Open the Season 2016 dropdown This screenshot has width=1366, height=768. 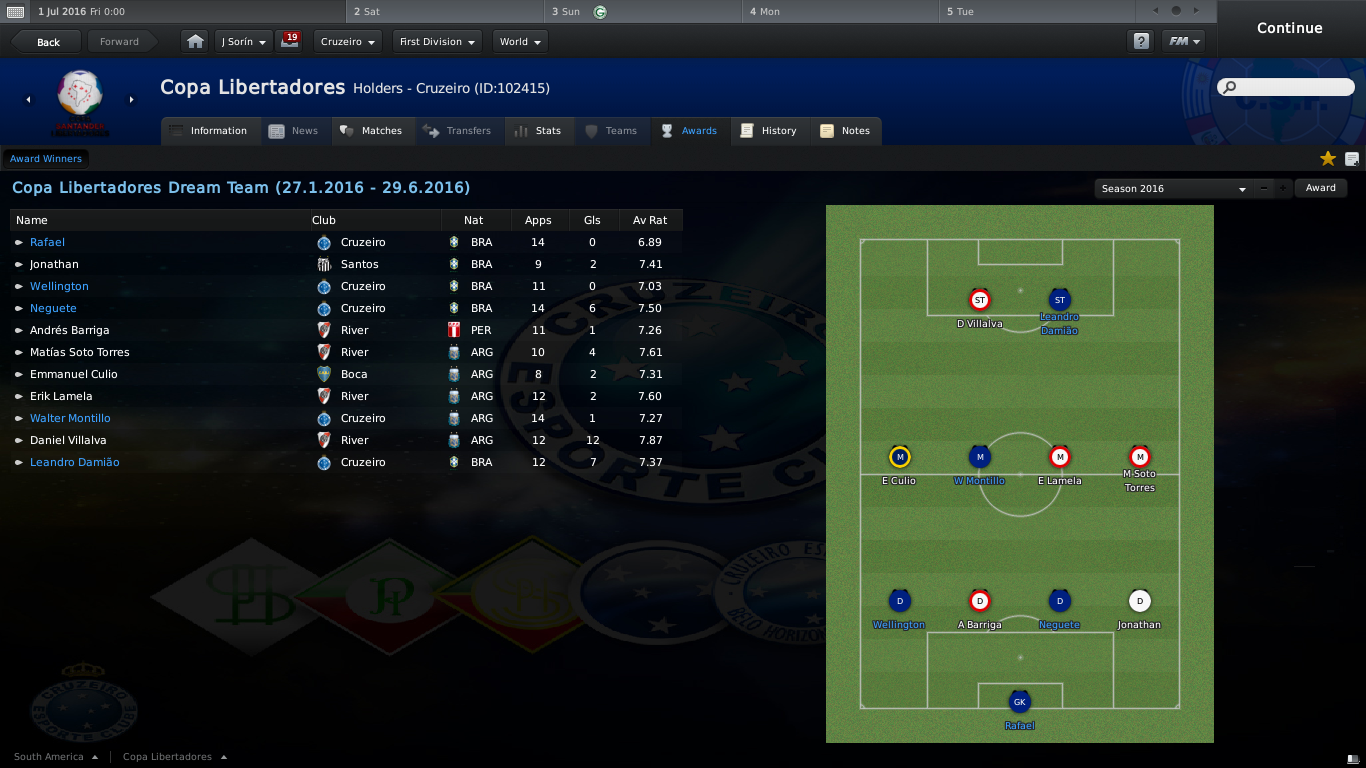1173,188
